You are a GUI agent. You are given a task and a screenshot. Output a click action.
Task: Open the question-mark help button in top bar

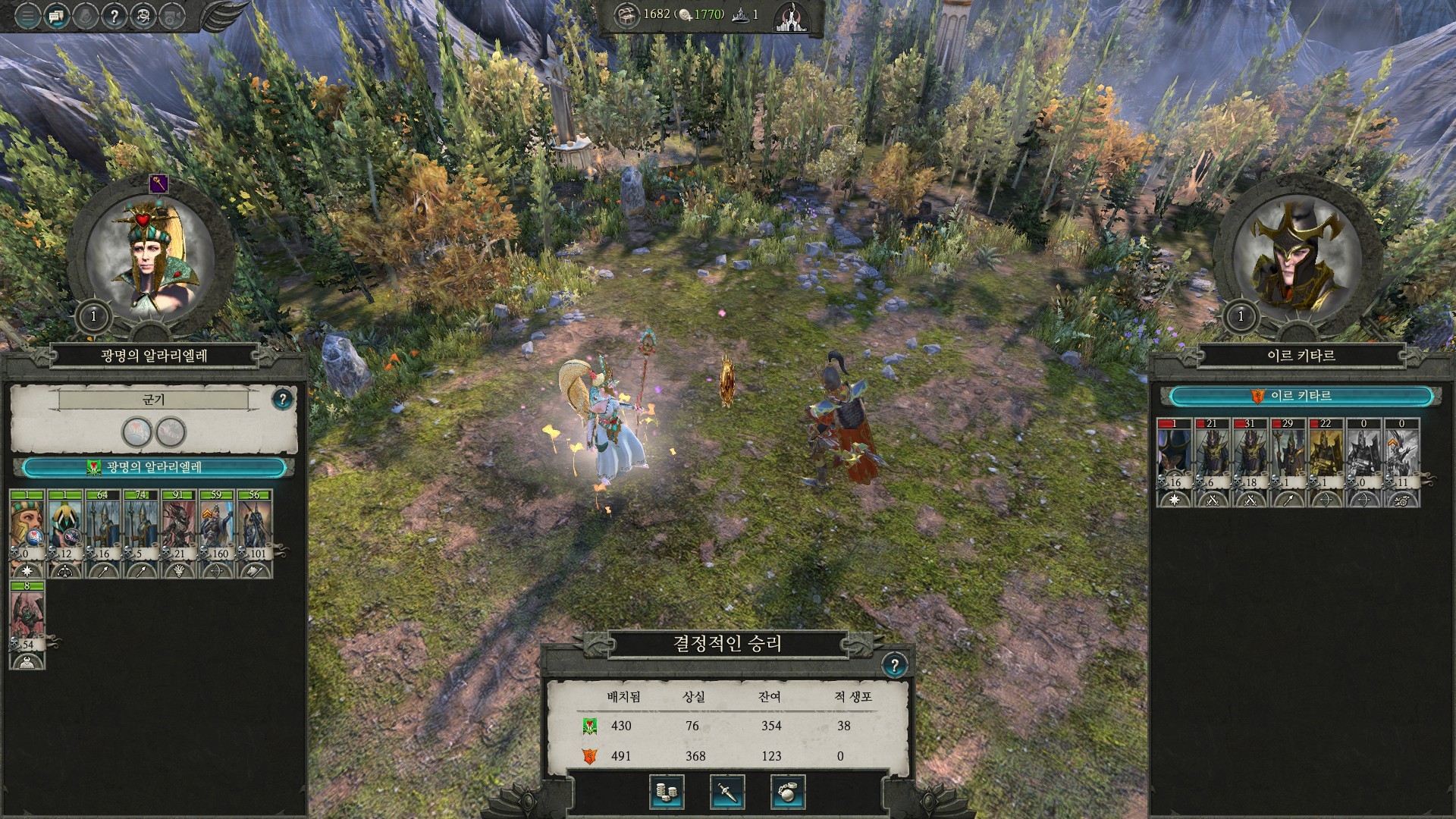[114, 16]
